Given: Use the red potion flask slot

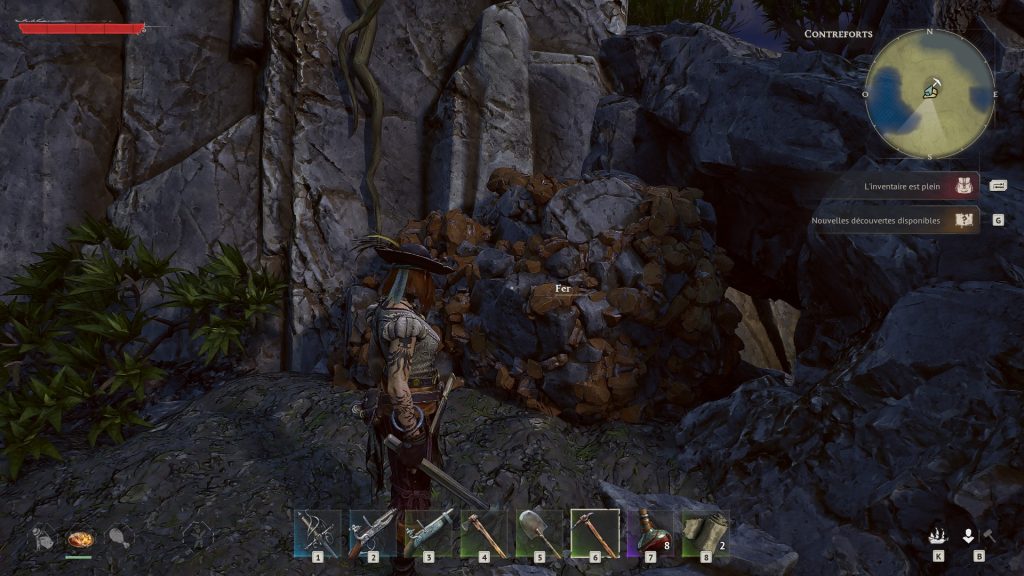Looking at the screenshot, I should coord(650,532).
